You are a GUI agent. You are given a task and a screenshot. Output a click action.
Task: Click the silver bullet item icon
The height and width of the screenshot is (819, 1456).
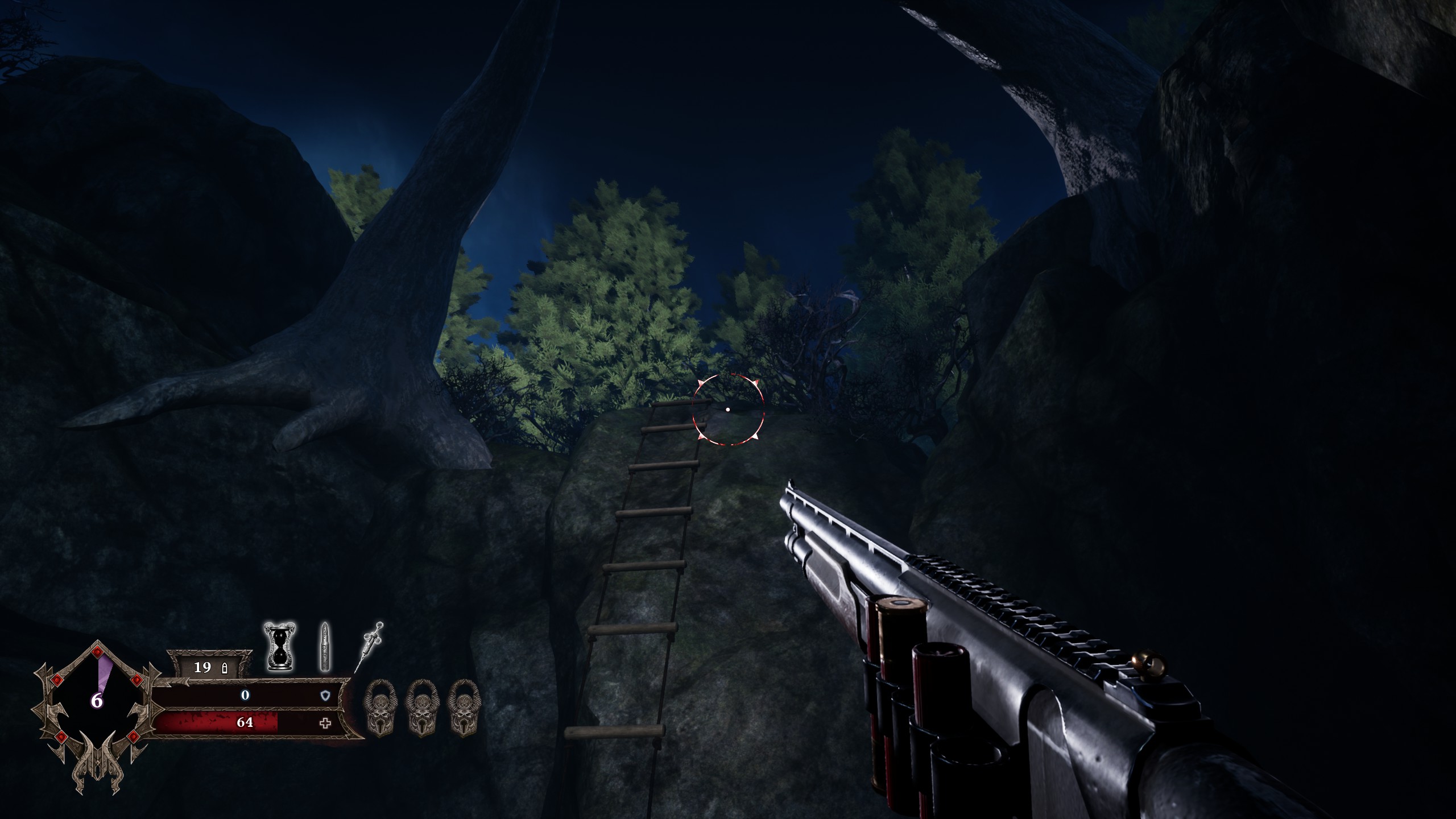pos(325,647)
